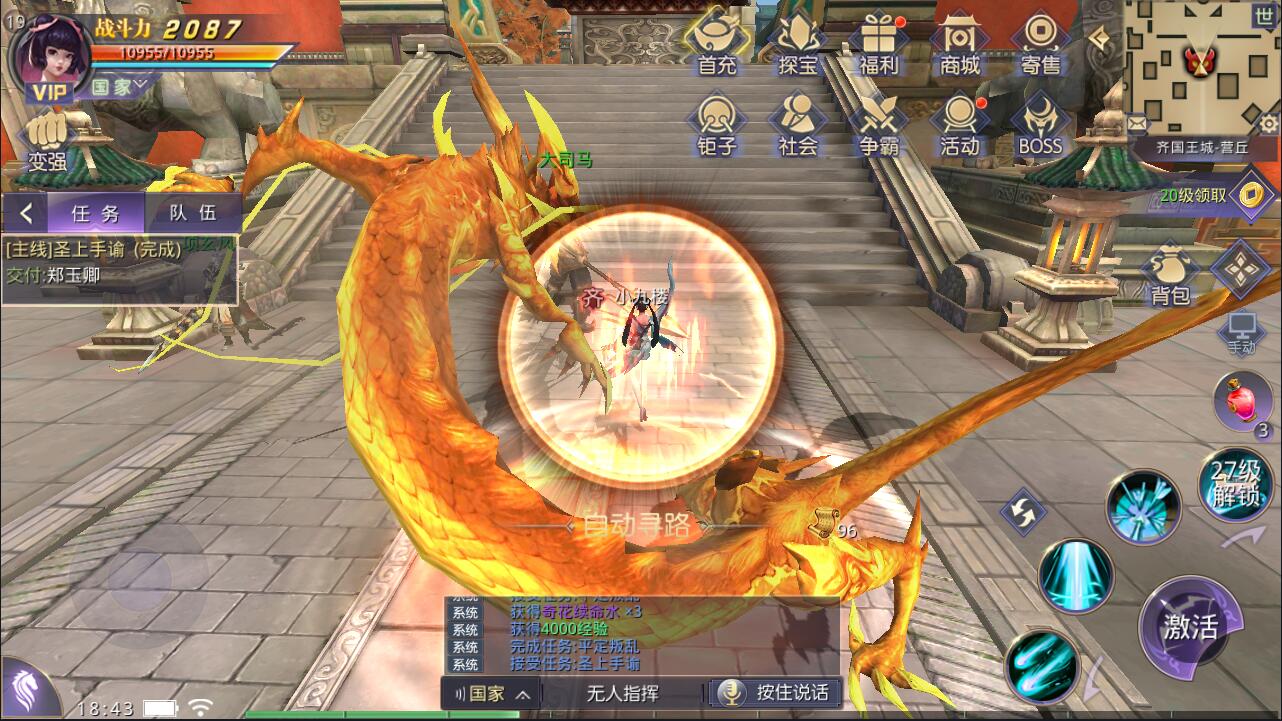The image size is (1282, 721).
Task: Switch to the 队伍 team tab
Action: coord(193,213)
